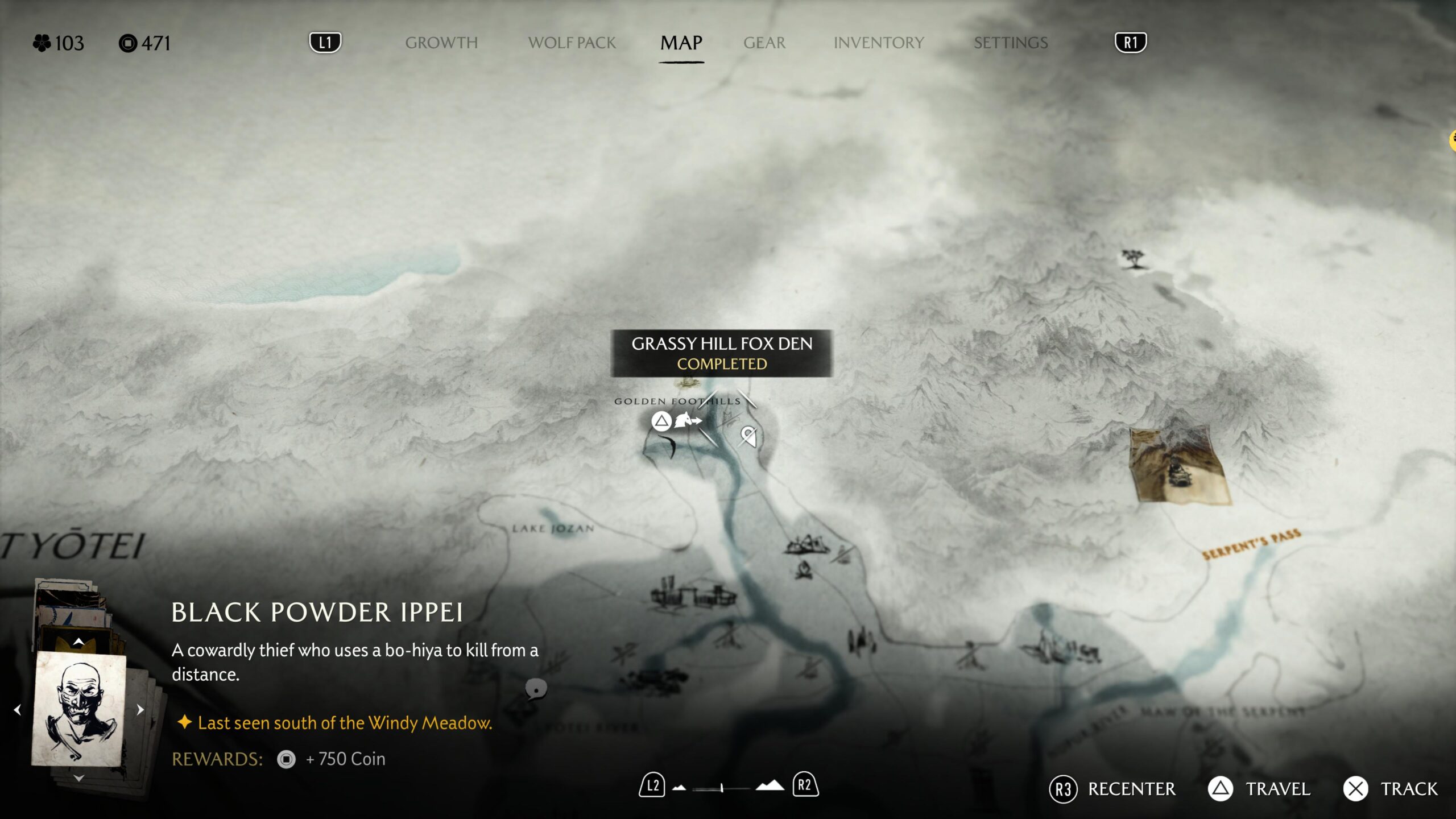Adjust the map zoom slider

pyautogui.click(x=721, y=788)
